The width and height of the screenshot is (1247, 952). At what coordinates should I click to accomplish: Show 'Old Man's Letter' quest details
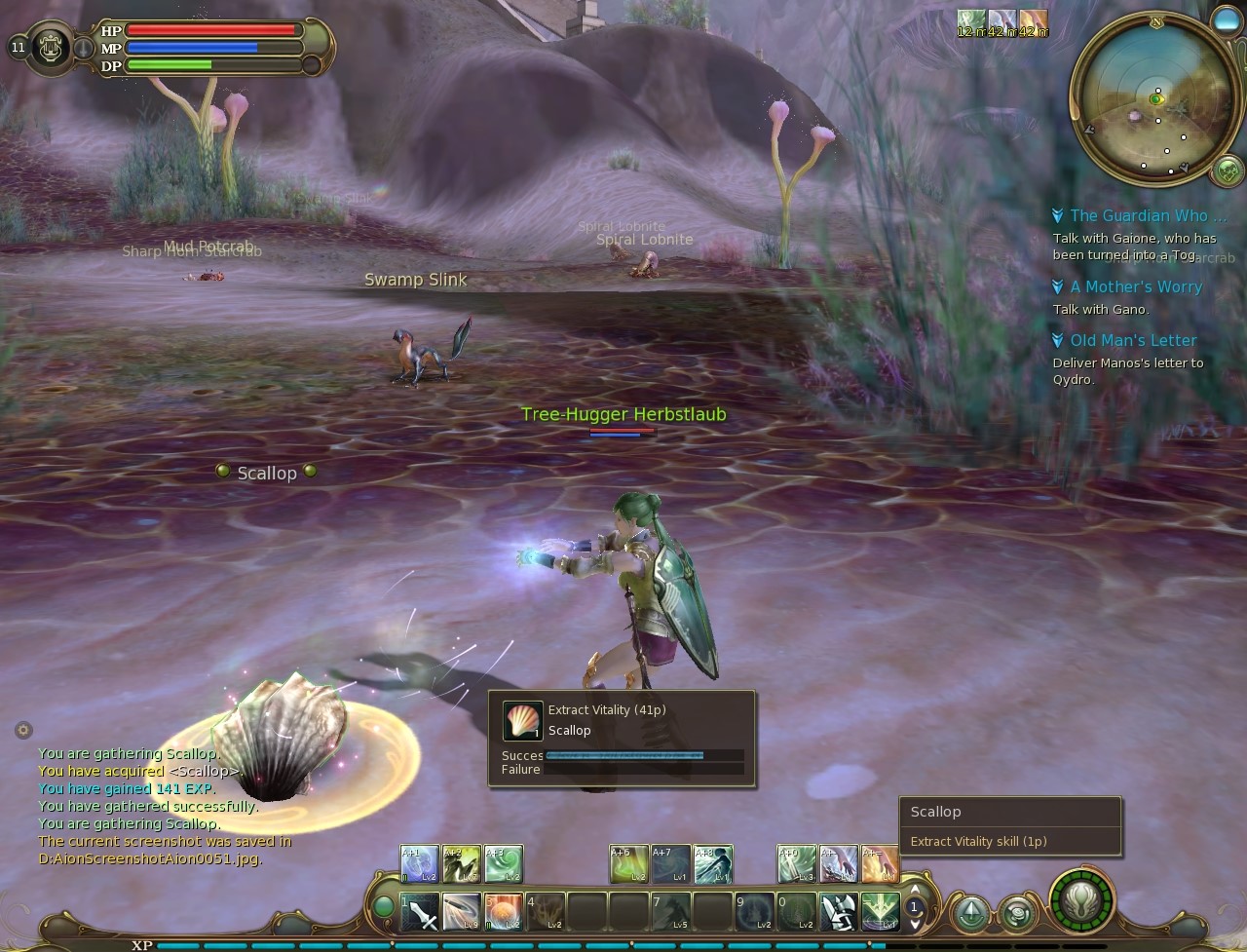coord(1133,340)
